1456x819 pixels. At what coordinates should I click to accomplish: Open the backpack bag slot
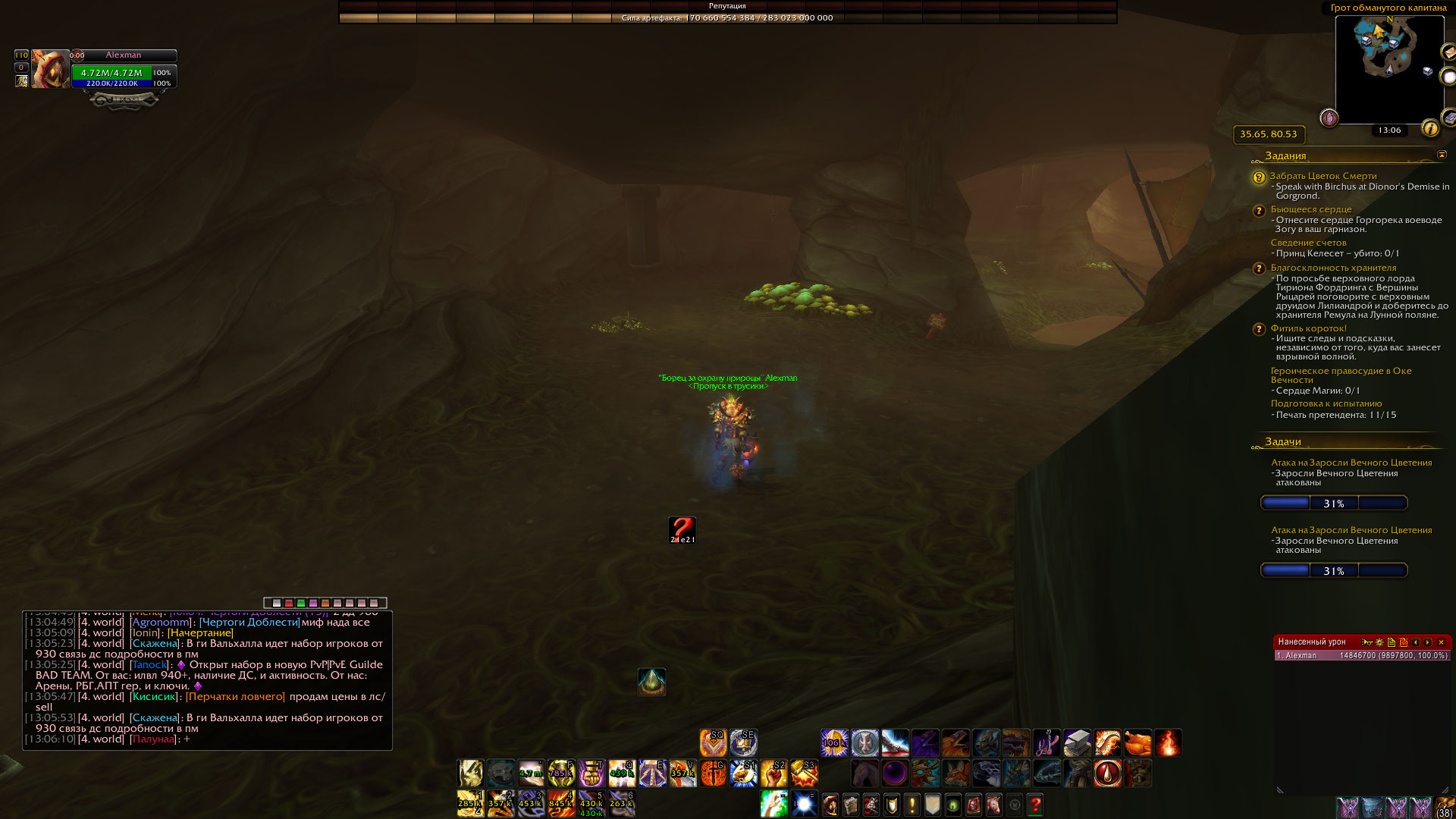pos(1445,807)
